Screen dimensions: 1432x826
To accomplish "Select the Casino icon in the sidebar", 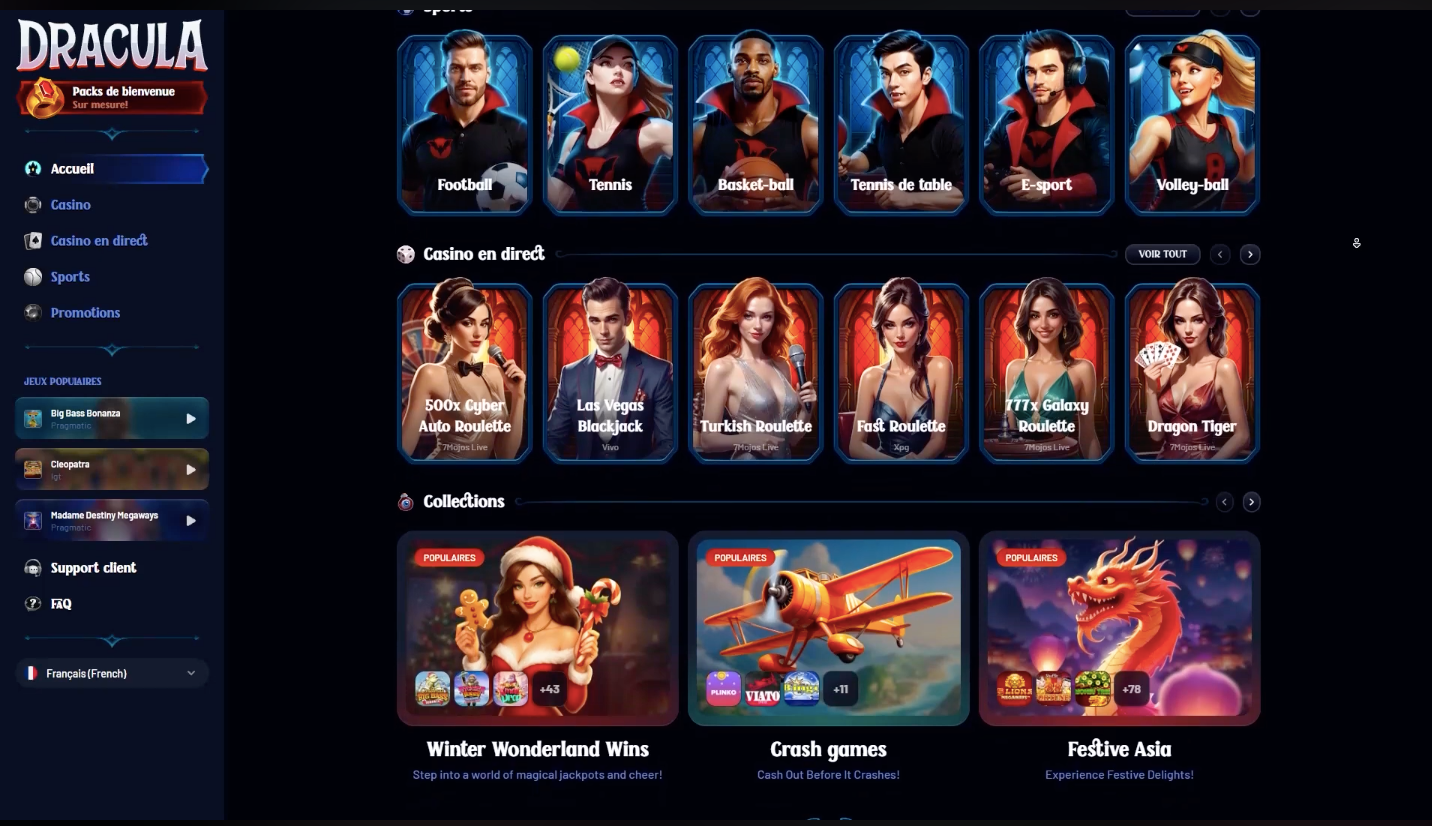I will (x=33, y=204).
